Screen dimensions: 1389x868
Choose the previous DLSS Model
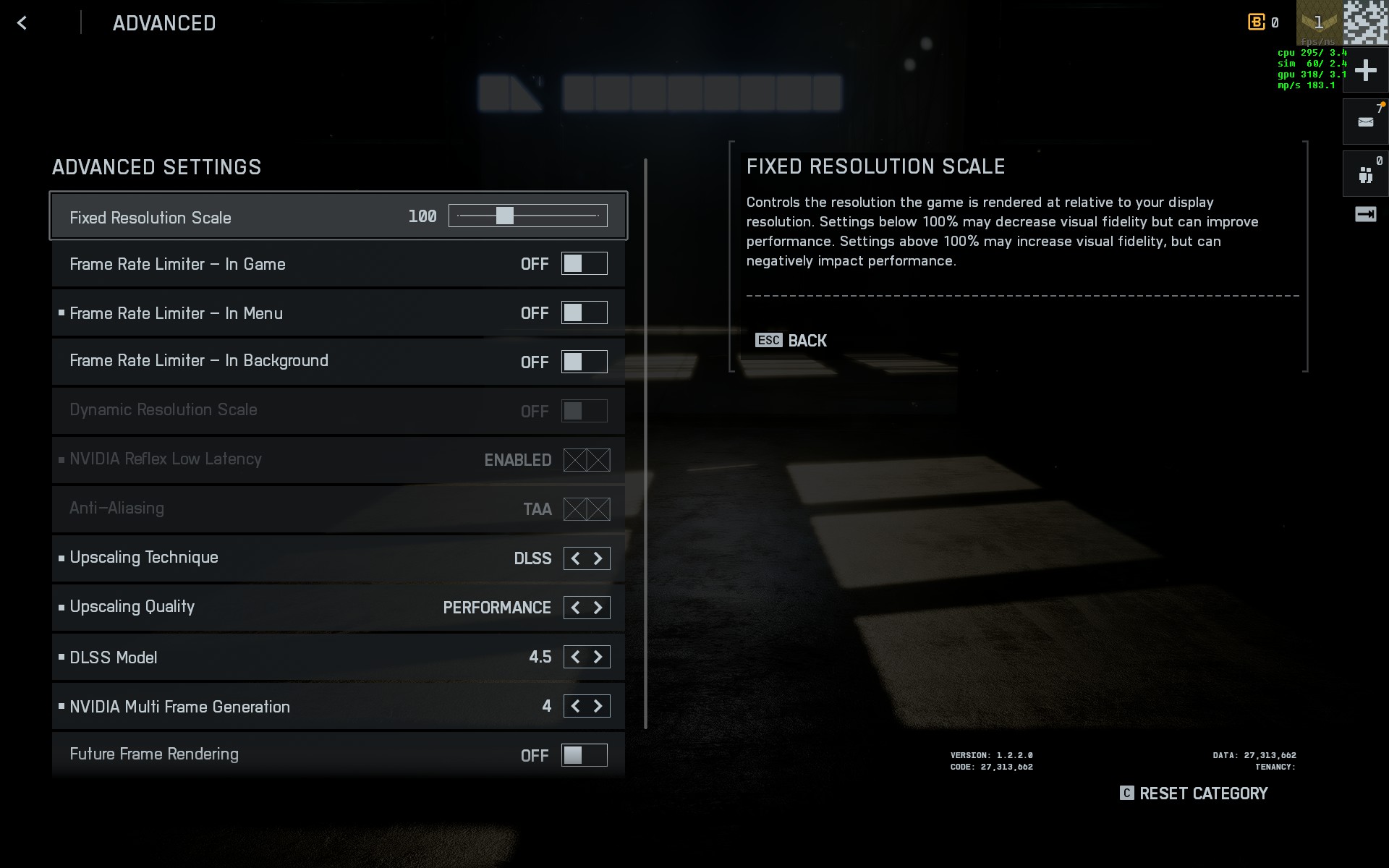coord(576,657)
